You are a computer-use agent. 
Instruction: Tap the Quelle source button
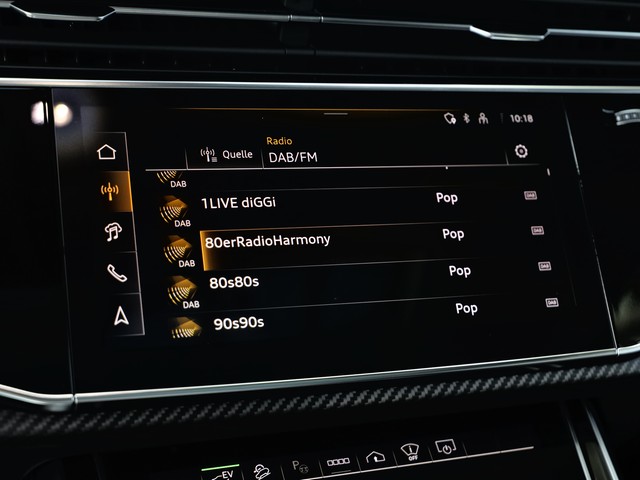[227, 154]
